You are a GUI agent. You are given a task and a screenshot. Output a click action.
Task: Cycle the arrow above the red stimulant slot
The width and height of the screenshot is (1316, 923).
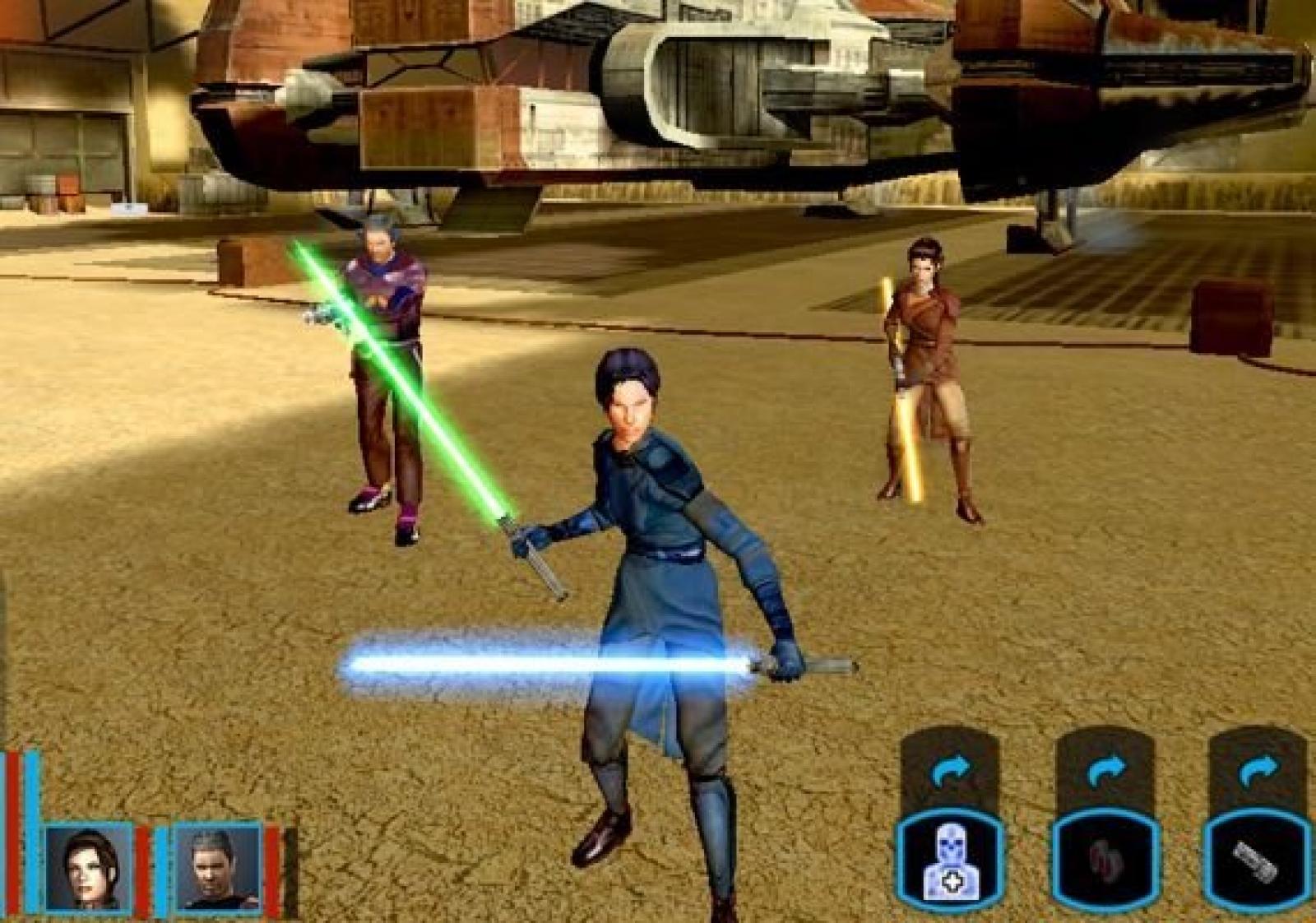[1105, 772]
